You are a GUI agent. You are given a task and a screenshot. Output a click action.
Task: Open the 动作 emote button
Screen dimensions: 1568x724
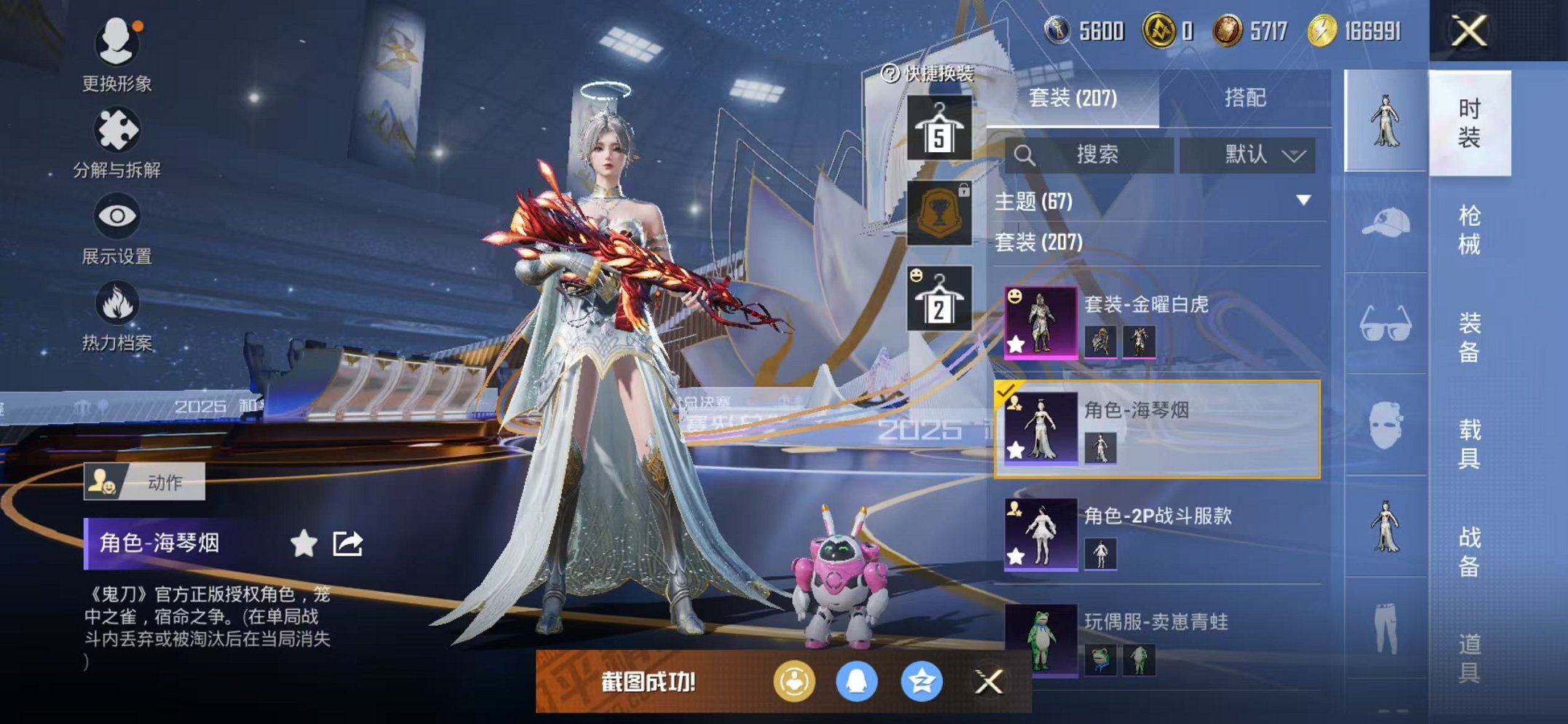pyautogui.click(x=144, y=481)
